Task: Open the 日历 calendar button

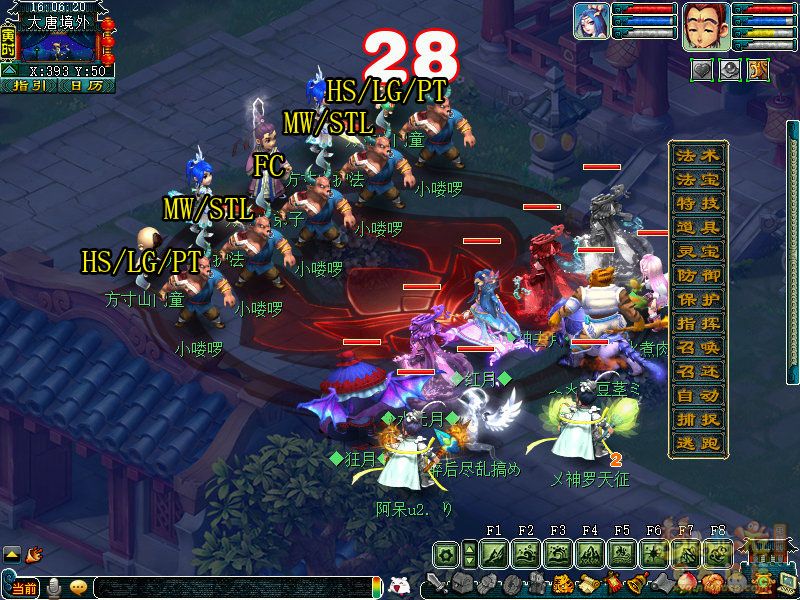Action: [86, 86]
